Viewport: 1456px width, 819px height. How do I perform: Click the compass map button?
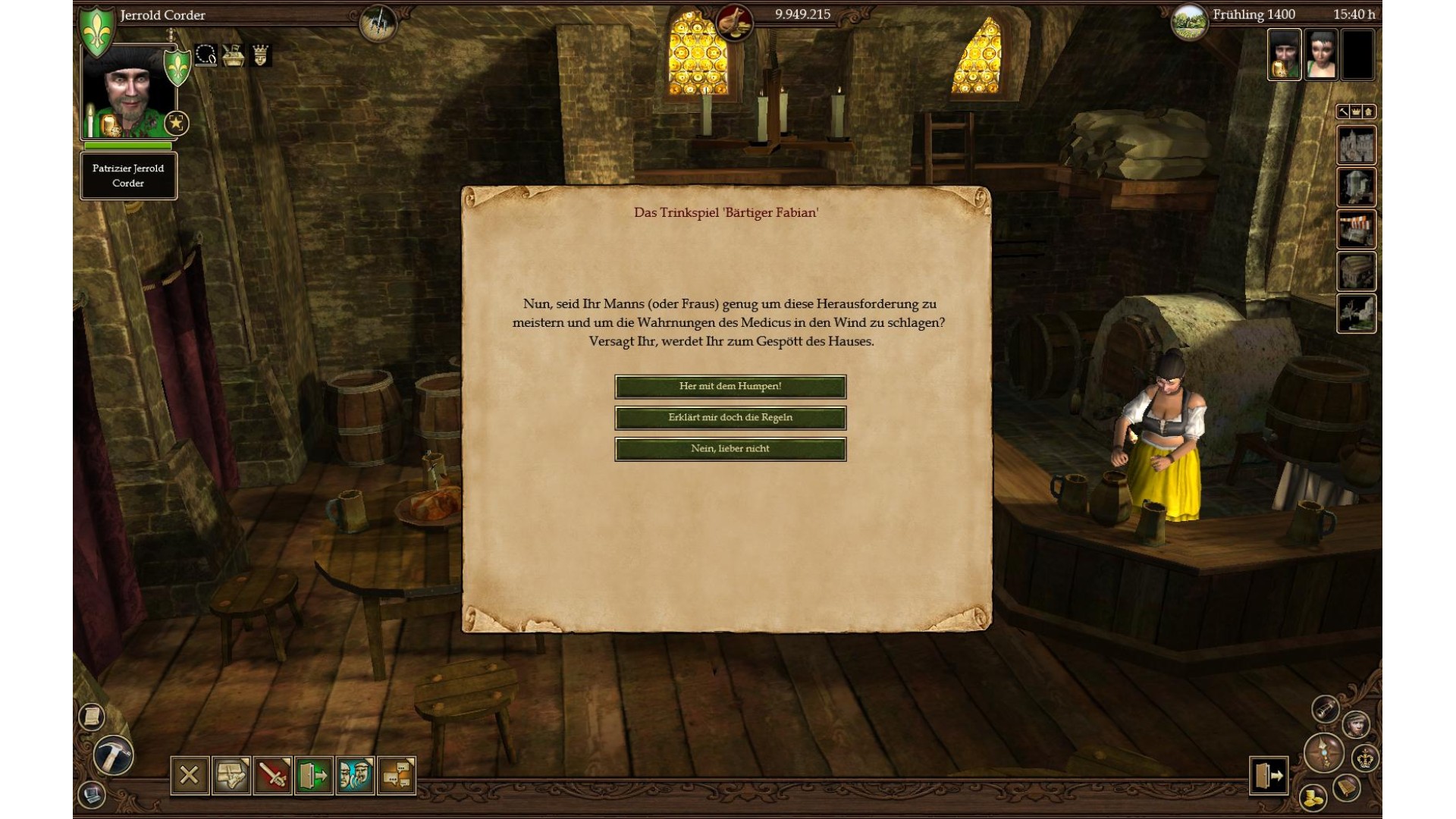click(x=1324, y=753)
